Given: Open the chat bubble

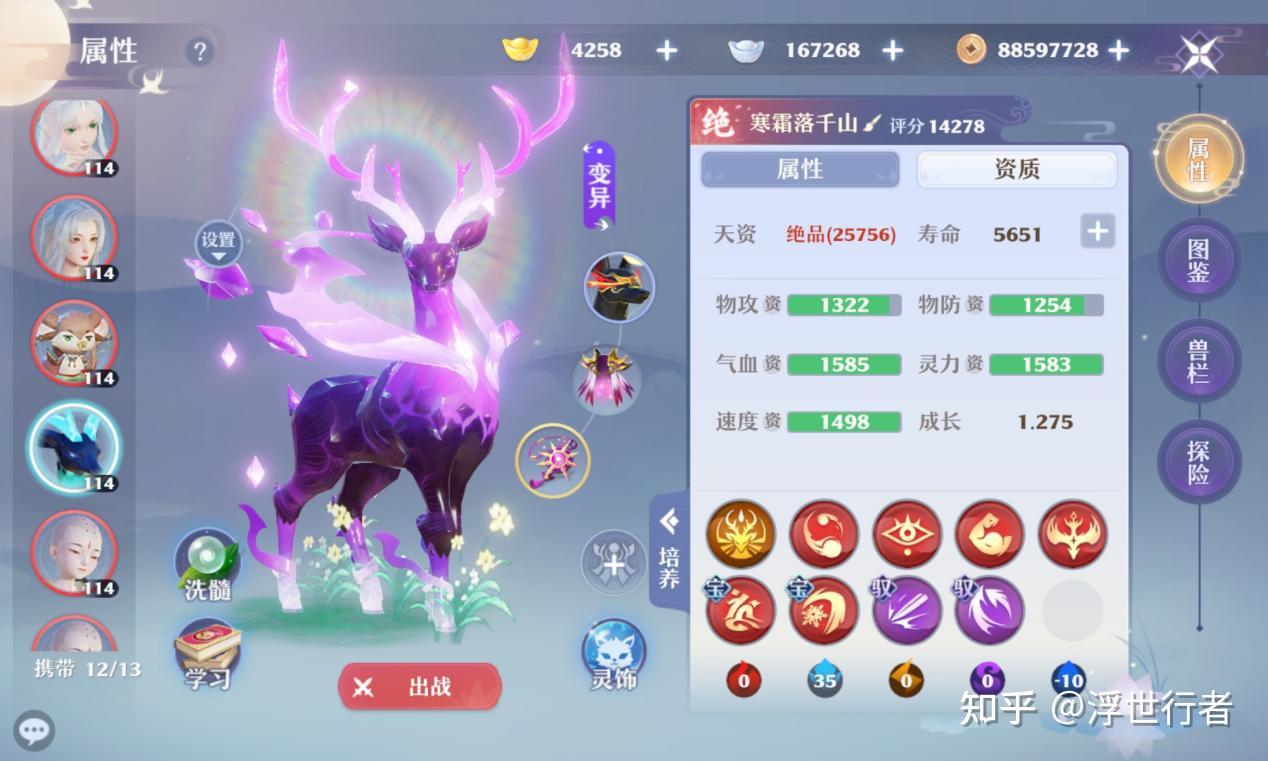Looking at the screenshot, I should click(33, 730).
